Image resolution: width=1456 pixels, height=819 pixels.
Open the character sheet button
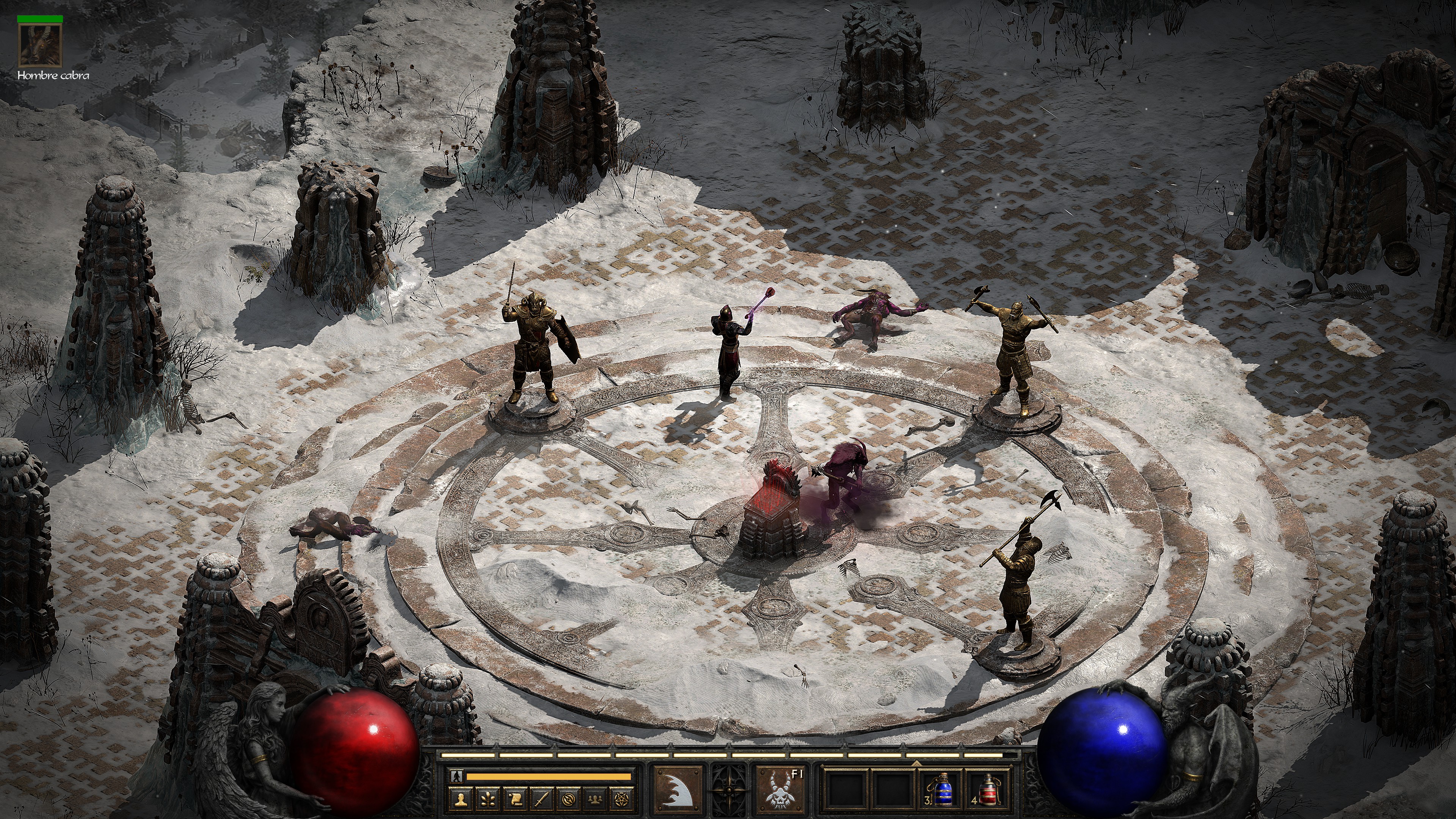(462, 799)
